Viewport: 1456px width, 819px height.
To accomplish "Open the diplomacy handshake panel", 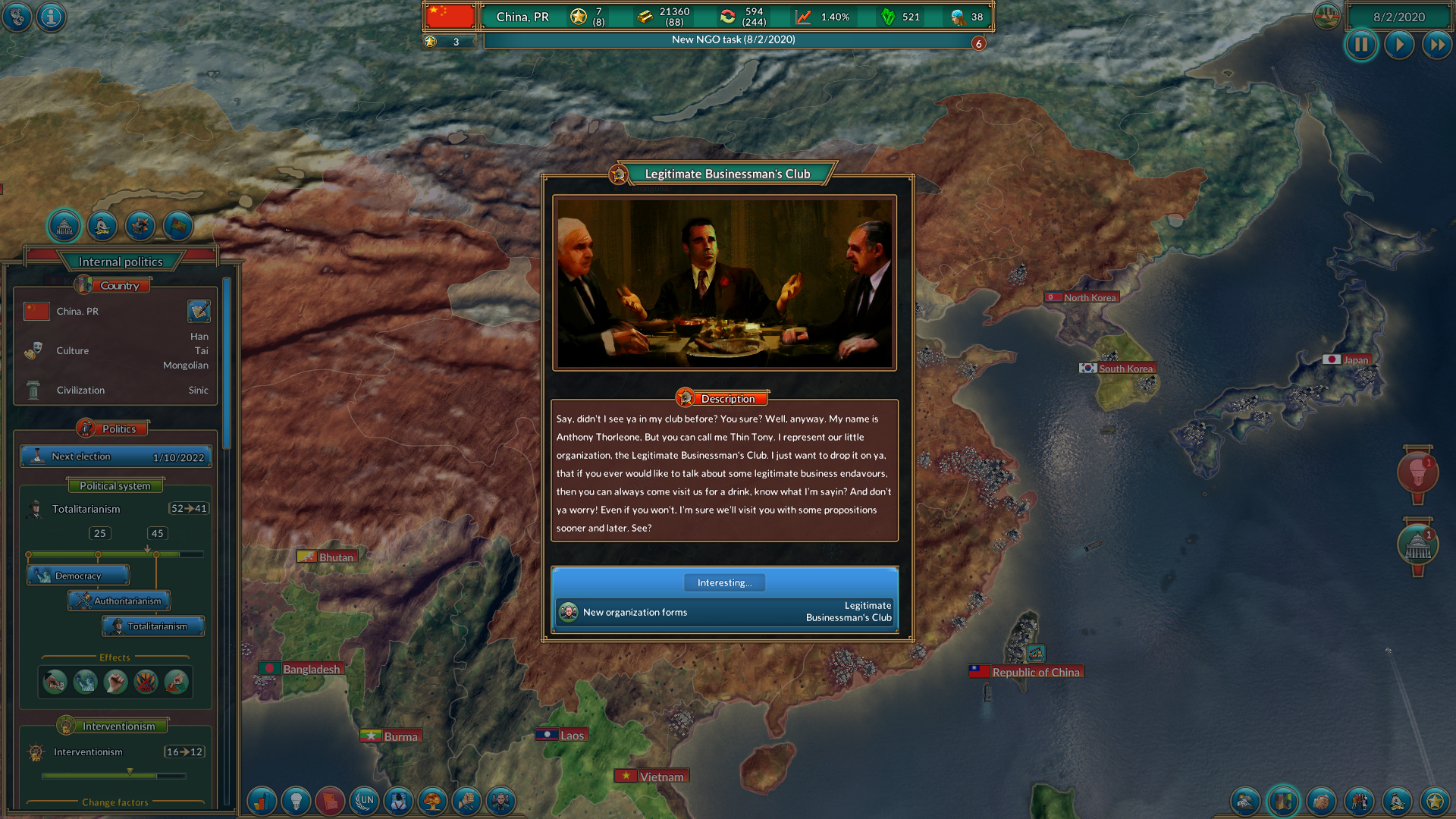I will (x=1322, y=802).
